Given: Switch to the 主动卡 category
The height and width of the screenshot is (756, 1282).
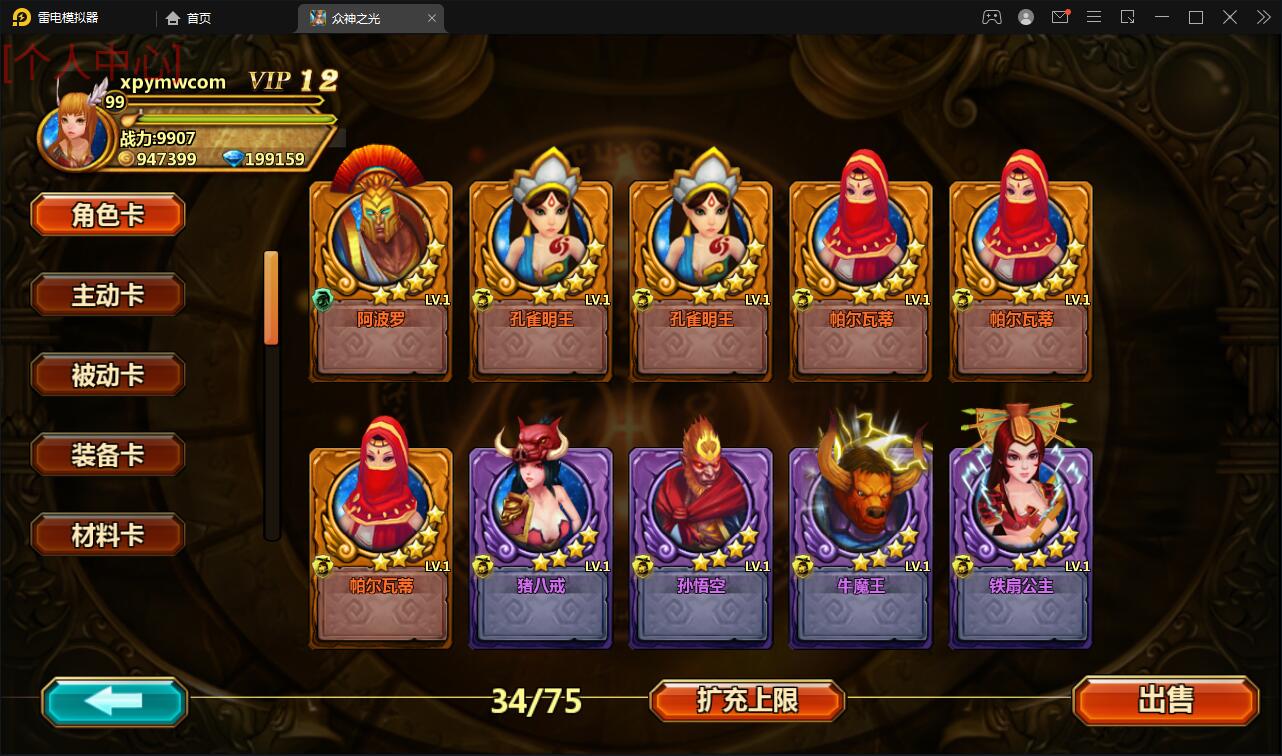Looking at the screenshot, I should pyautogui.click(x=107, y=294).
